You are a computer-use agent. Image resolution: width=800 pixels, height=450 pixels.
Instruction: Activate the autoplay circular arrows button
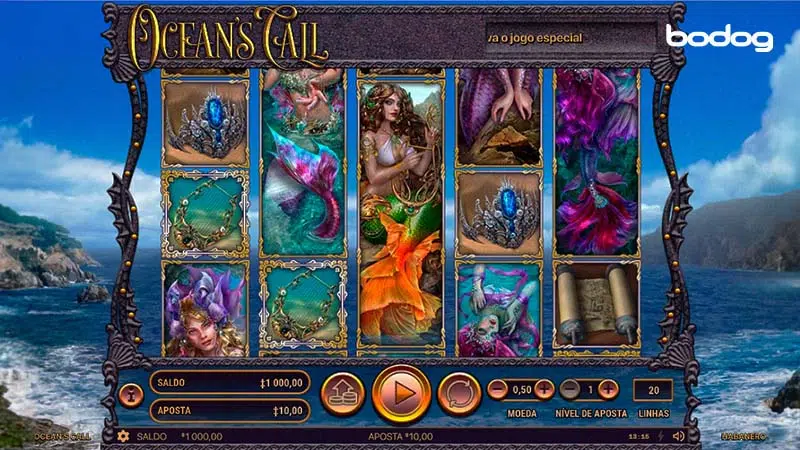(x=459, y=393)
